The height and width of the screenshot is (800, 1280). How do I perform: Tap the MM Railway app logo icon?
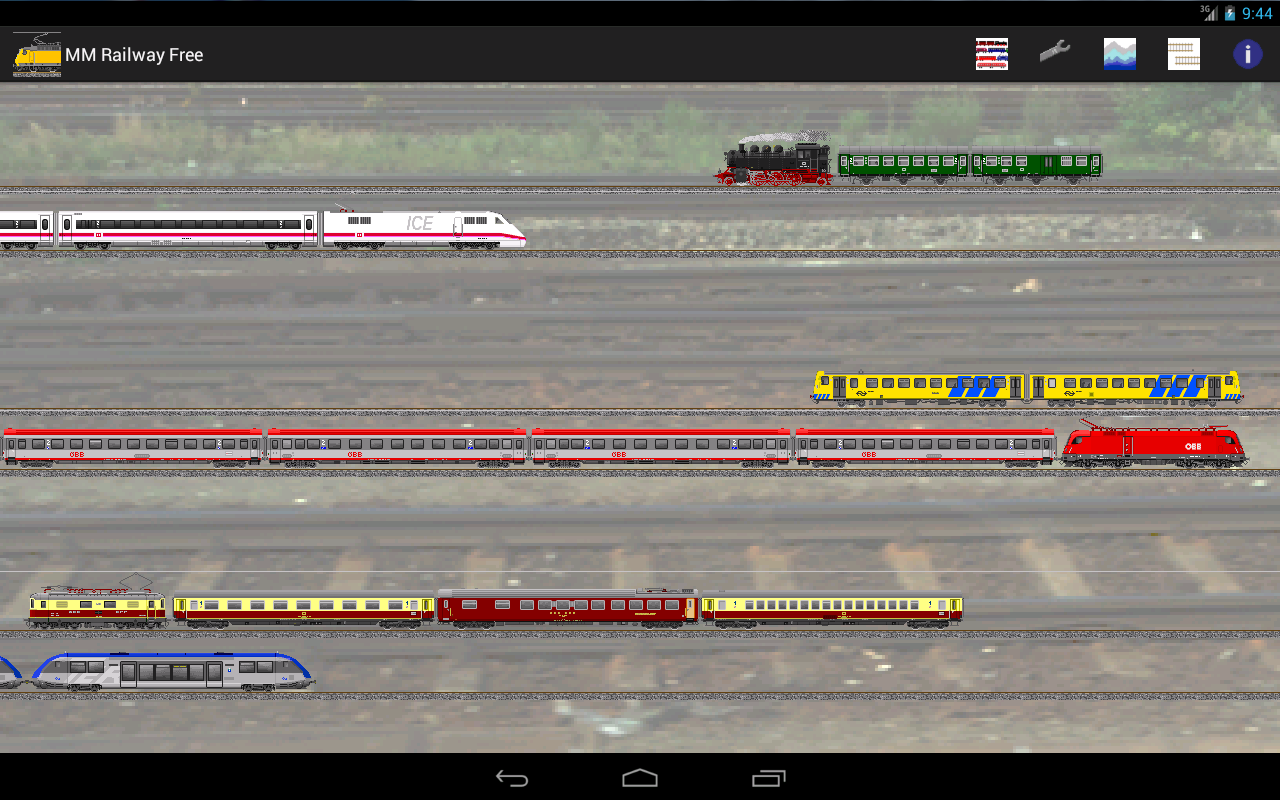pyautogui.click(x=36, y=54)
